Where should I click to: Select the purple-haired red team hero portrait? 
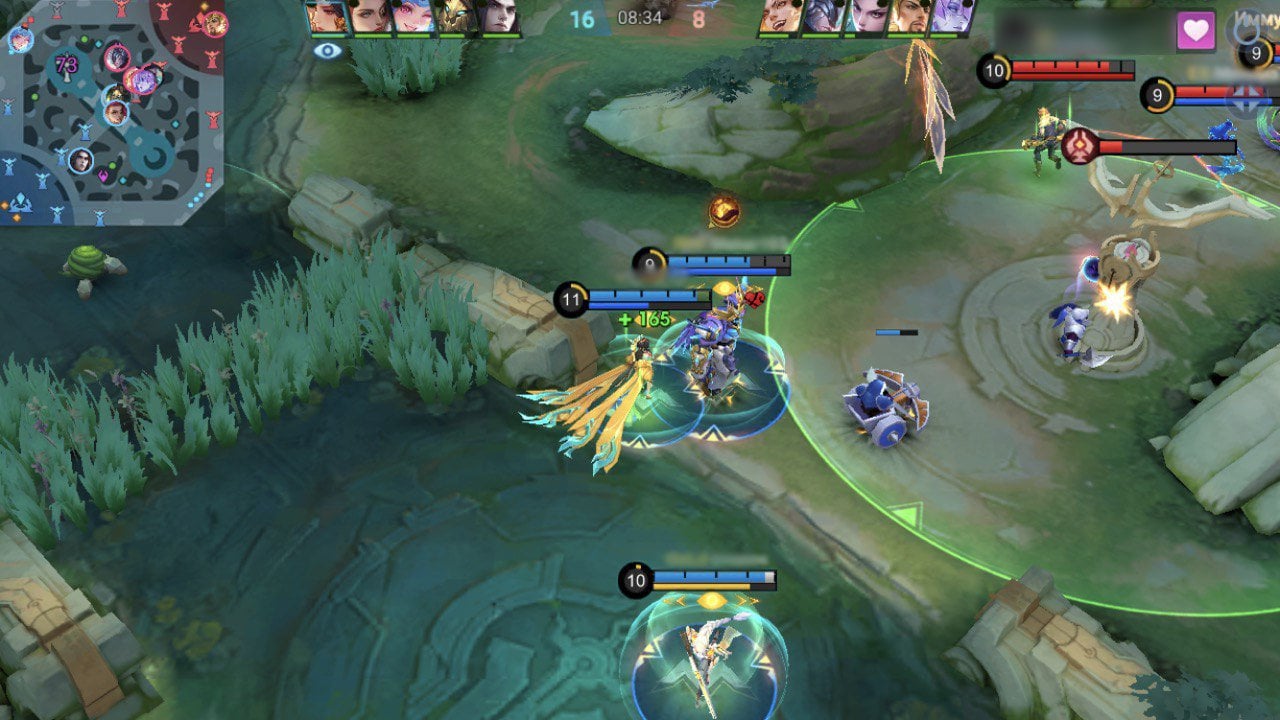pos(952,17)
